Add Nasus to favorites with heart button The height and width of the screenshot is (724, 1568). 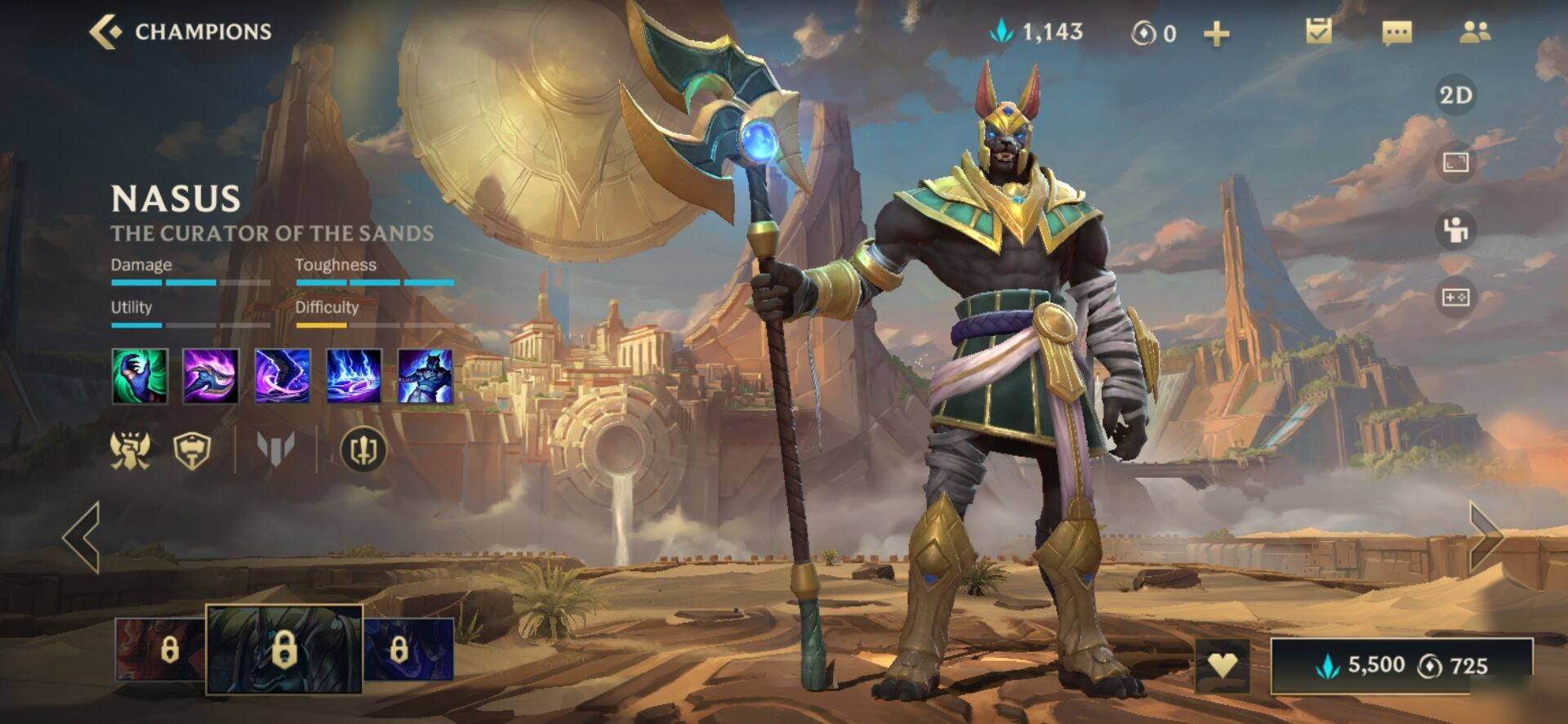(x=1222, y=665)
